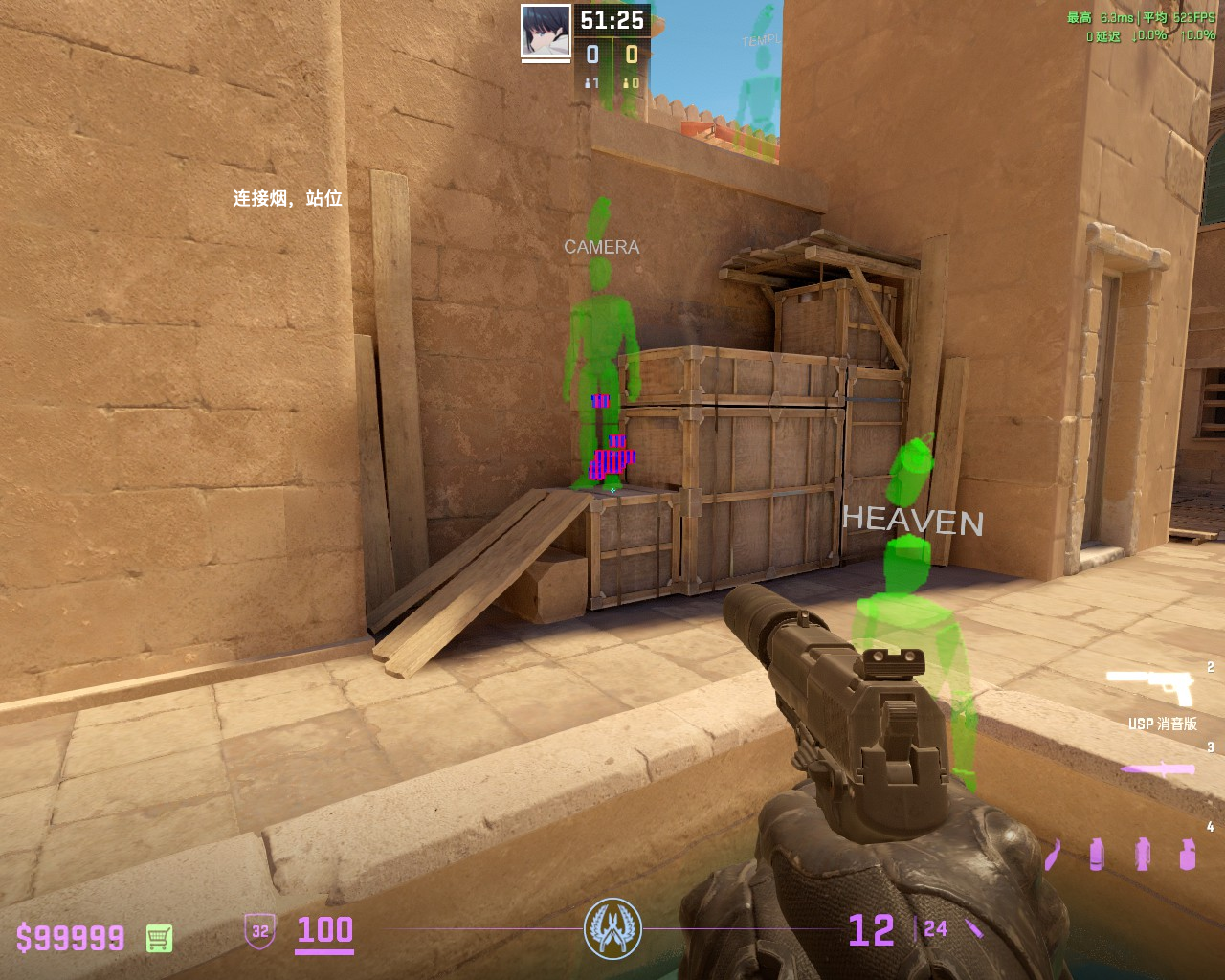Switch to the knife weapon slot
1225x980 pixels.
(x=1158, y=768)
